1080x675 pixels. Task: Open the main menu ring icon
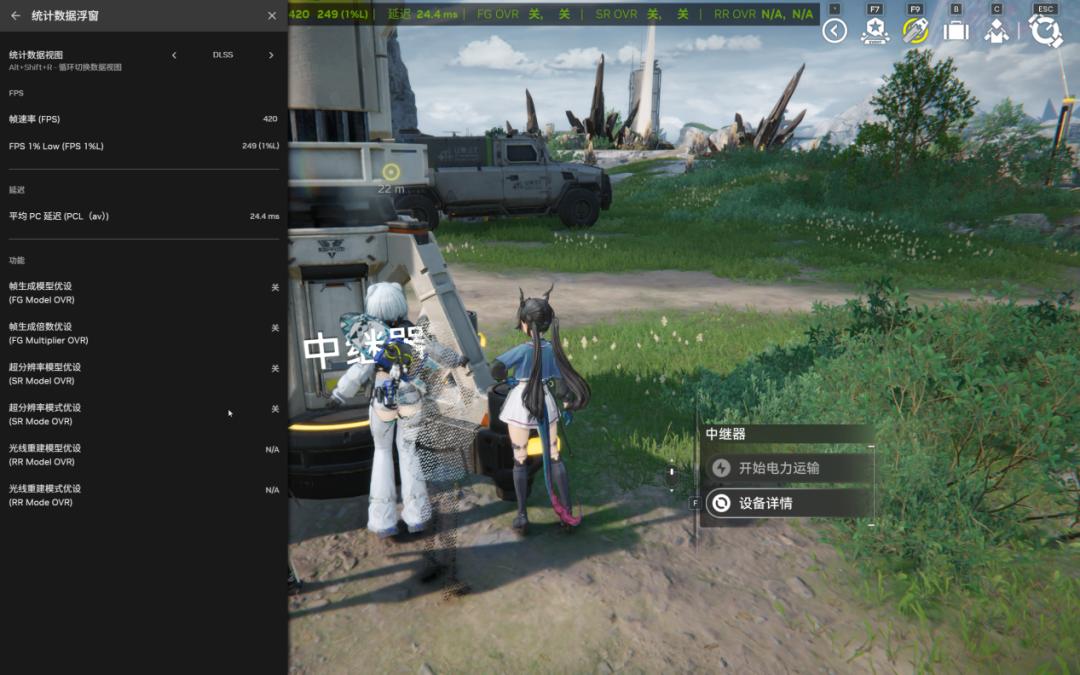1045,30
